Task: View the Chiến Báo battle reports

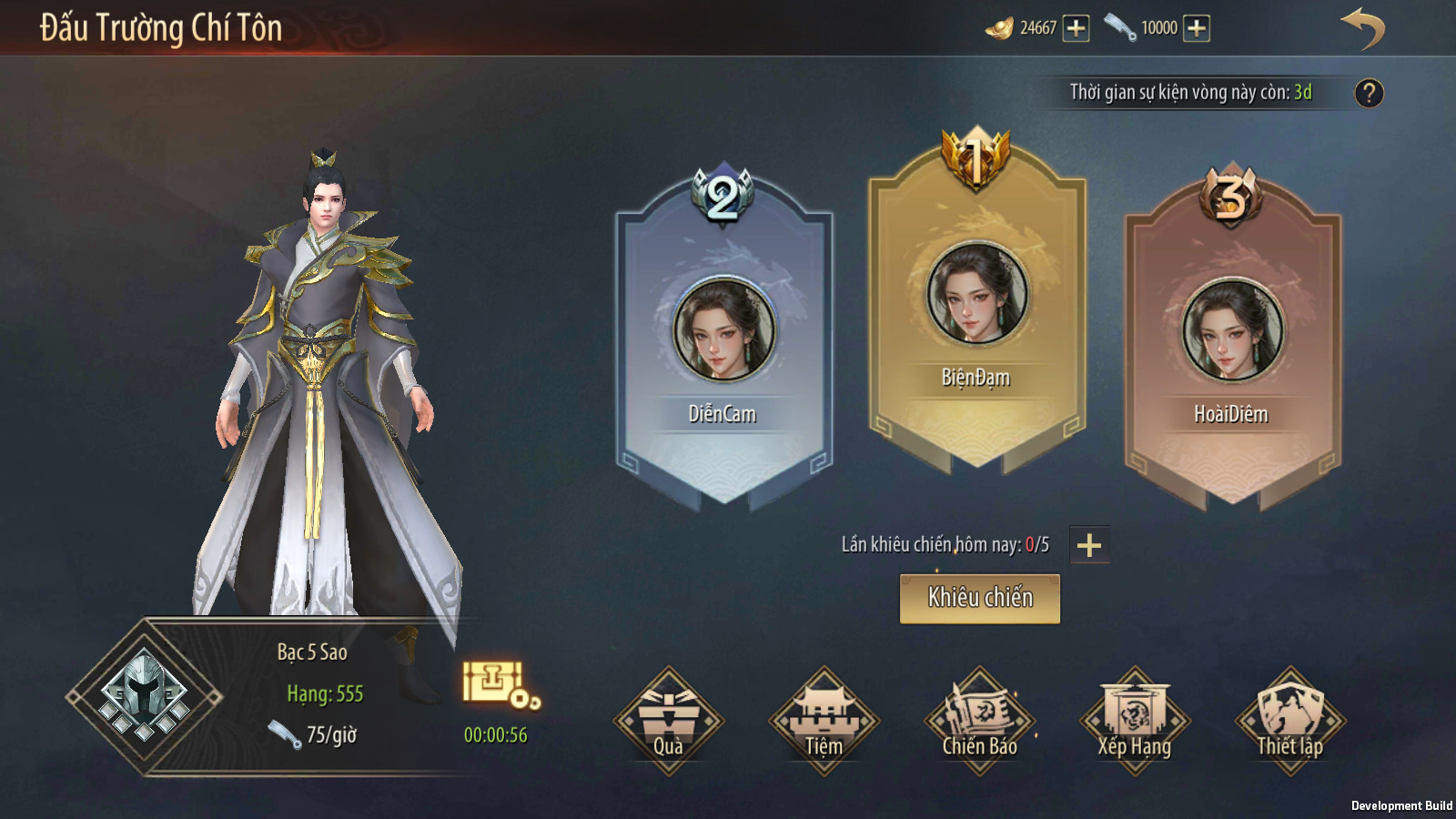Action: point(979,721)
